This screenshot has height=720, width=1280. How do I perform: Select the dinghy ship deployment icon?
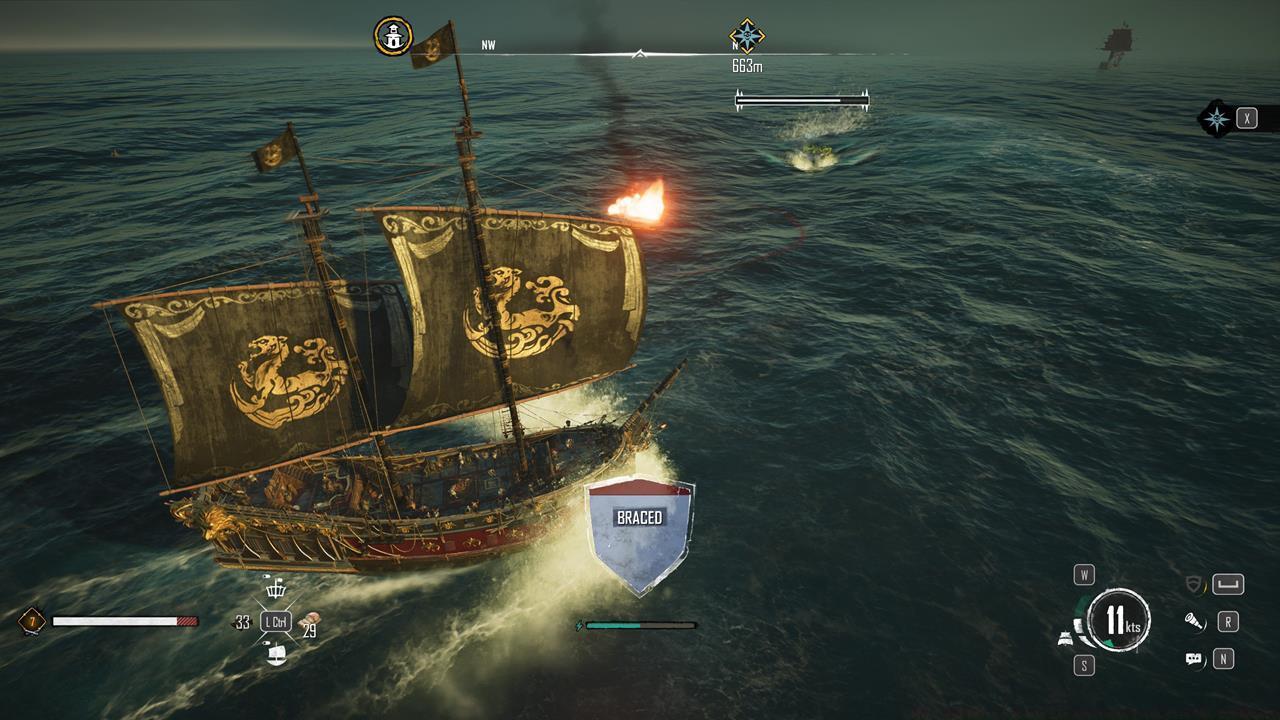(277, 655)
